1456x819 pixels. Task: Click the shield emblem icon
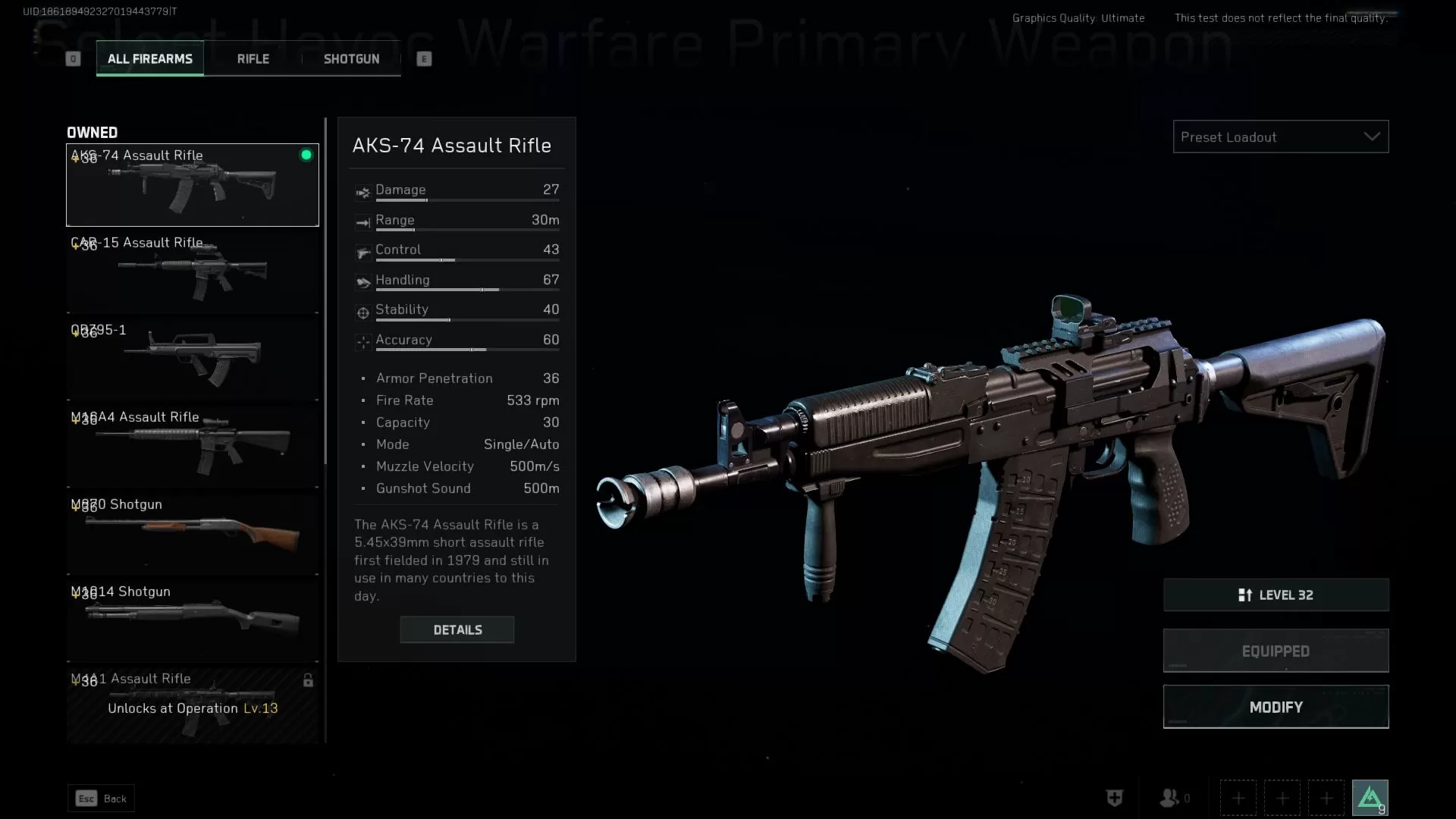(1114, 798)
